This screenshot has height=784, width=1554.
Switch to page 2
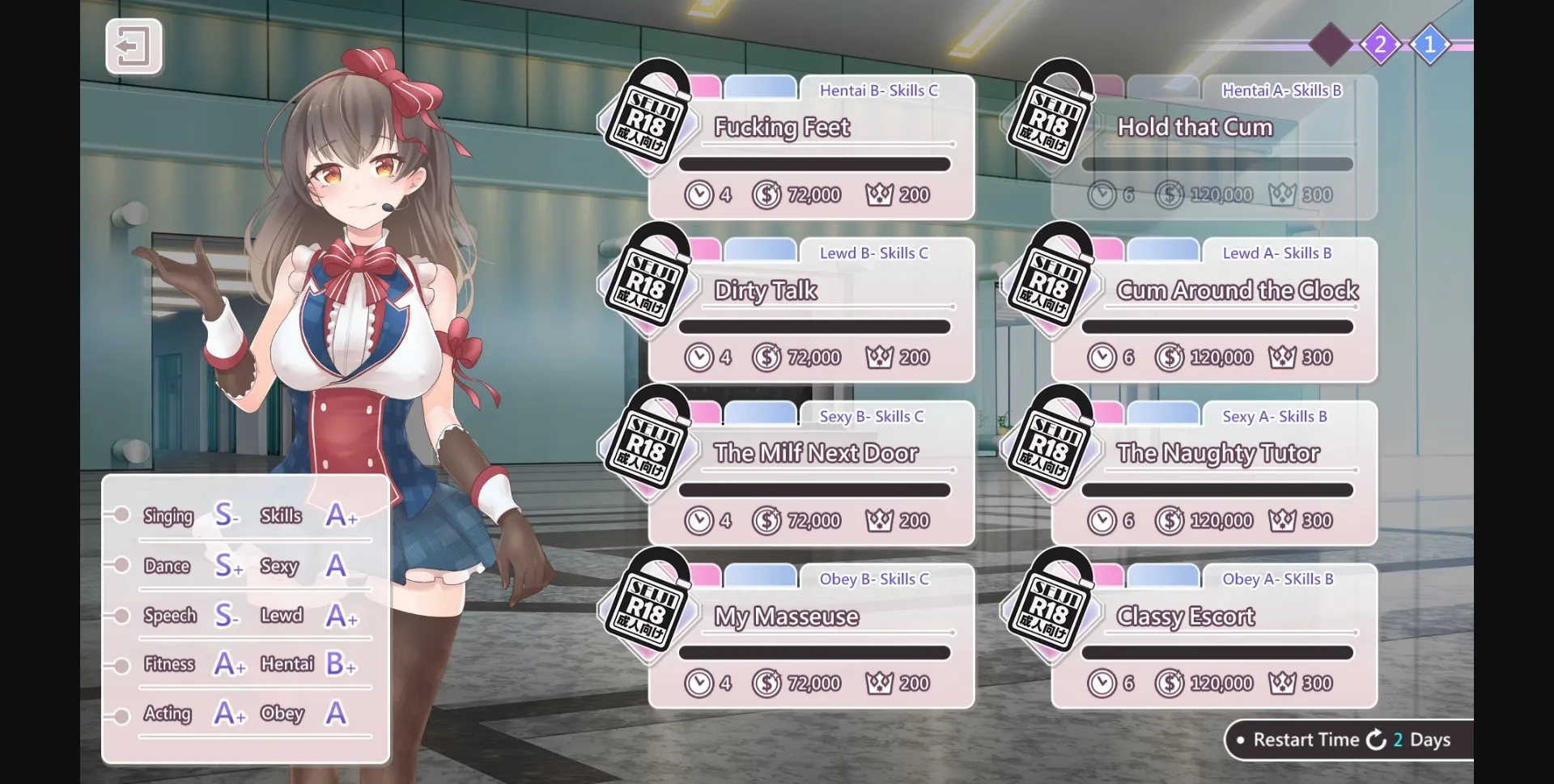[x=1380, y=44]
